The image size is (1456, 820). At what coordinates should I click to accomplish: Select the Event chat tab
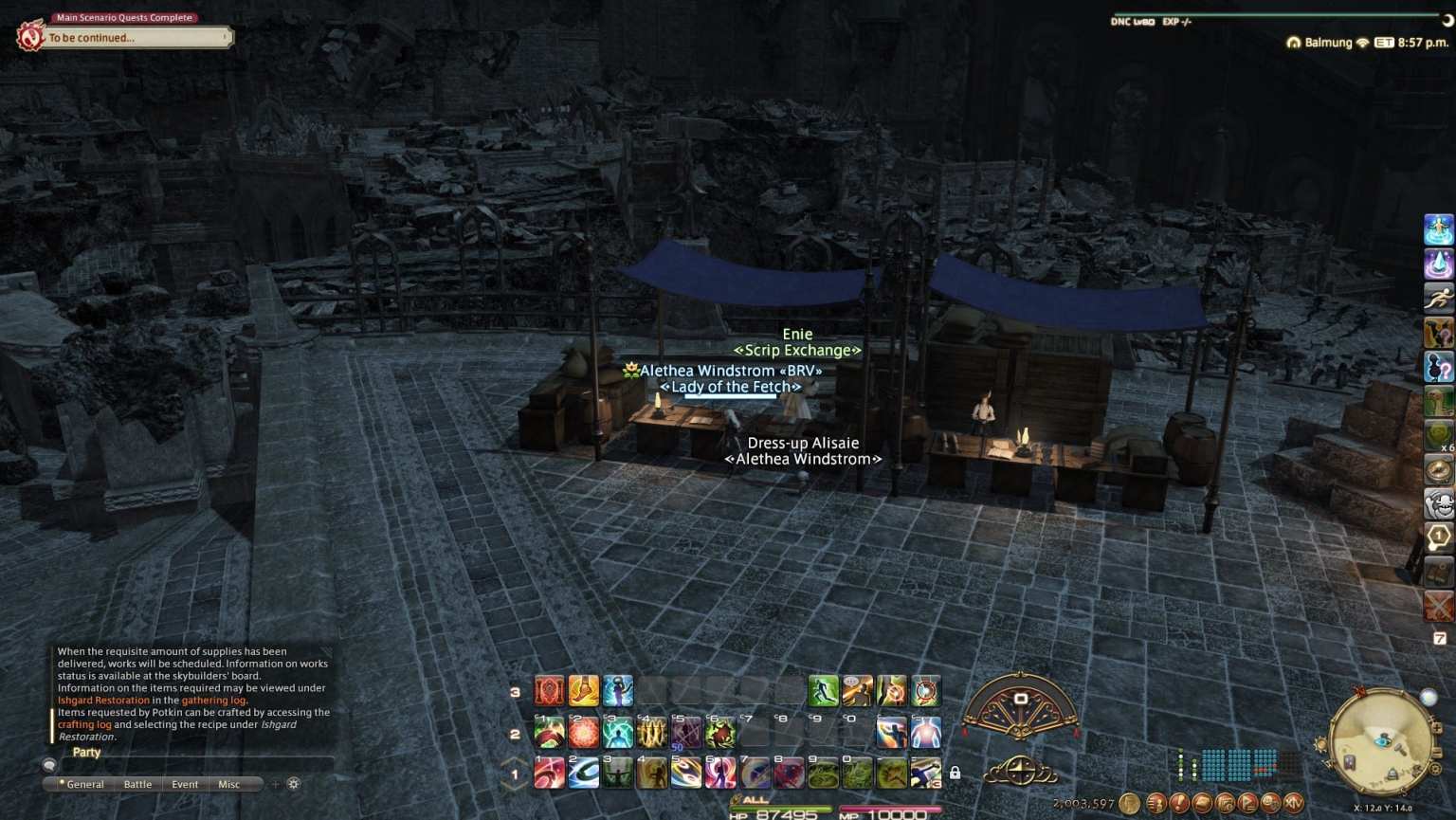coord(185,784)
